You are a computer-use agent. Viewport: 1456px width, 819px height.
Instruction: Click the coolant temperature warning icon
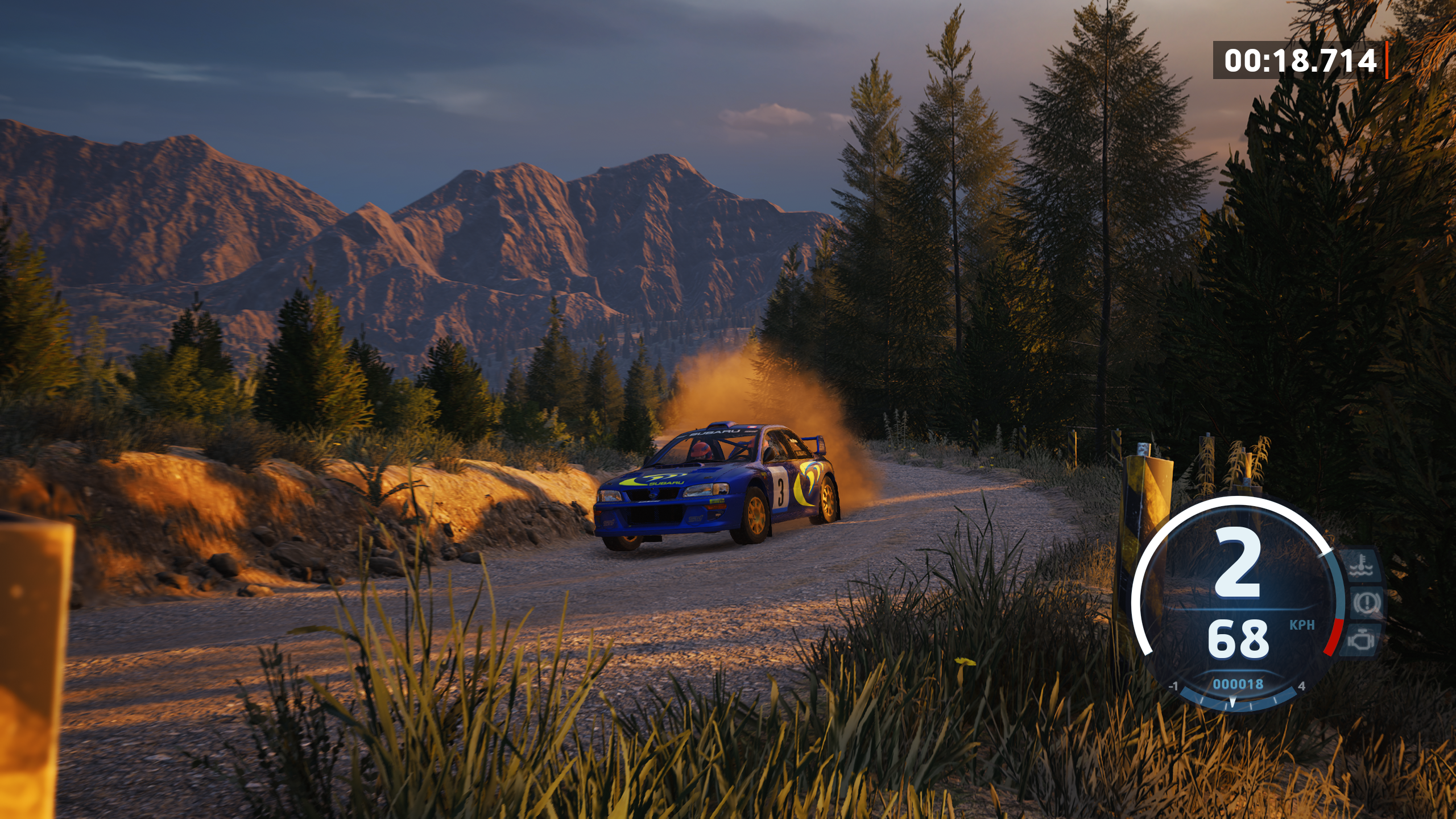tap(1362, 566)
